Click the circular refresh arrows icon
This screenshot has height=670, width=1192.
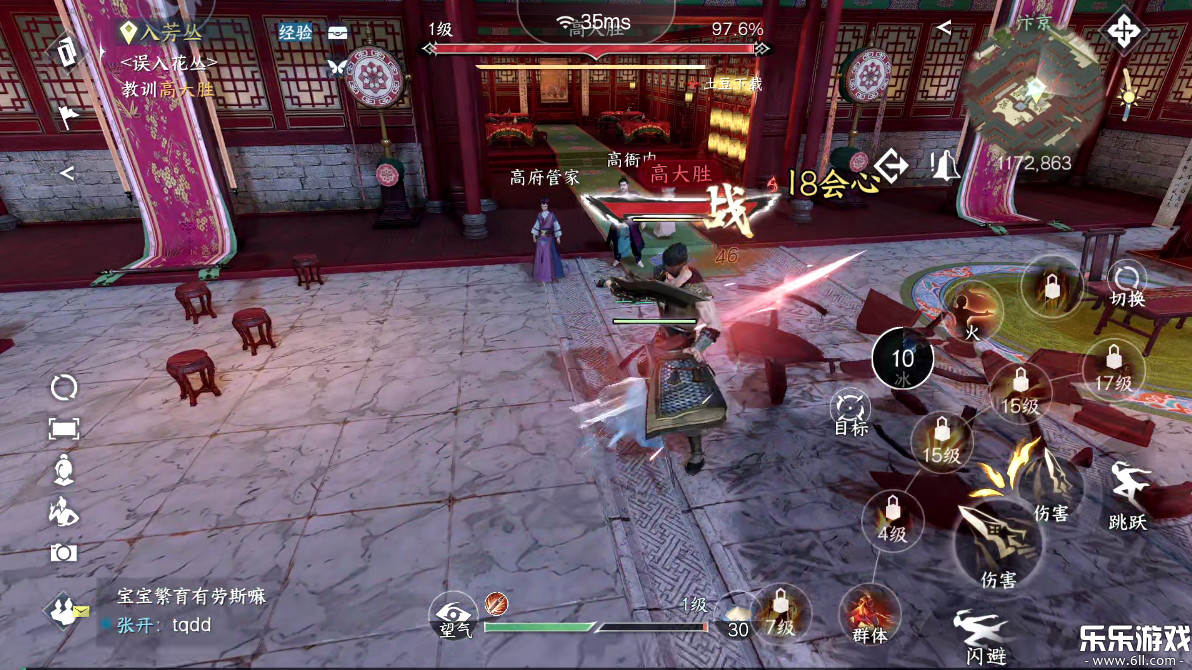point(64,387)
